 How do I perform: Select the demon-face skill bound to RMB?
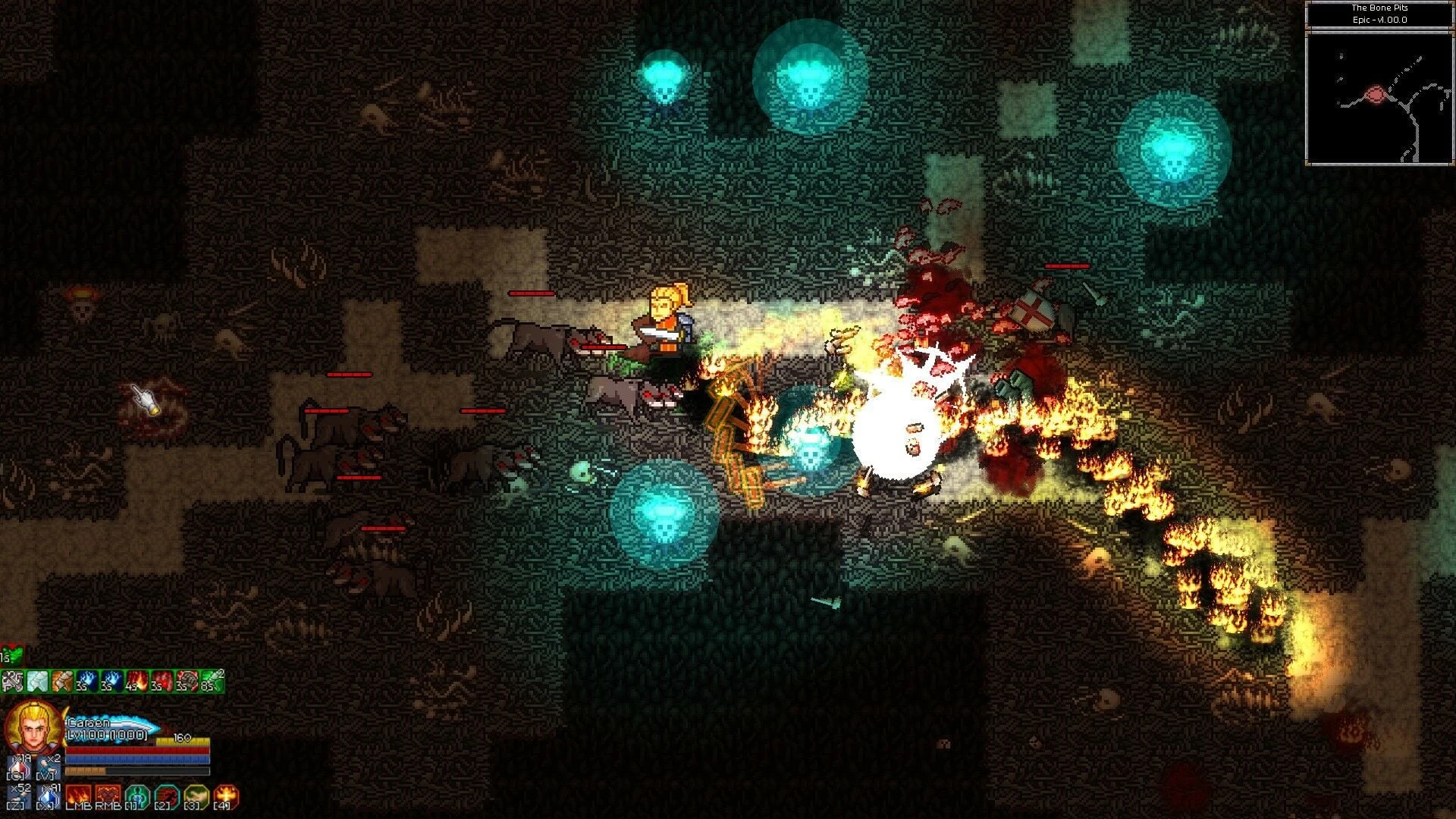pos(107,794)
